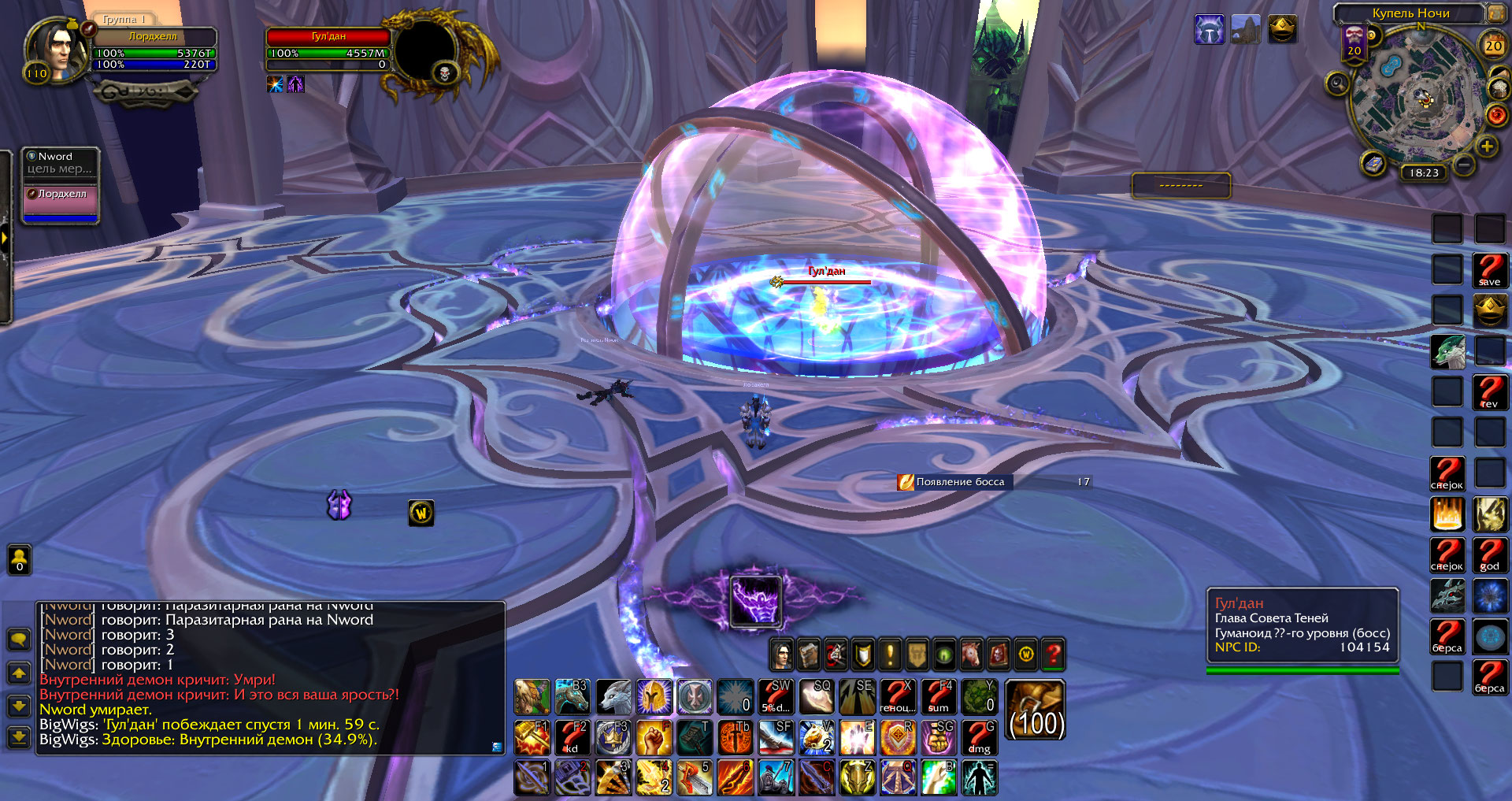Activate the 'kd' macro on F2
The width and height of the screenshot is (1512, 801).
pyautogui.click(x=573, y=737)
